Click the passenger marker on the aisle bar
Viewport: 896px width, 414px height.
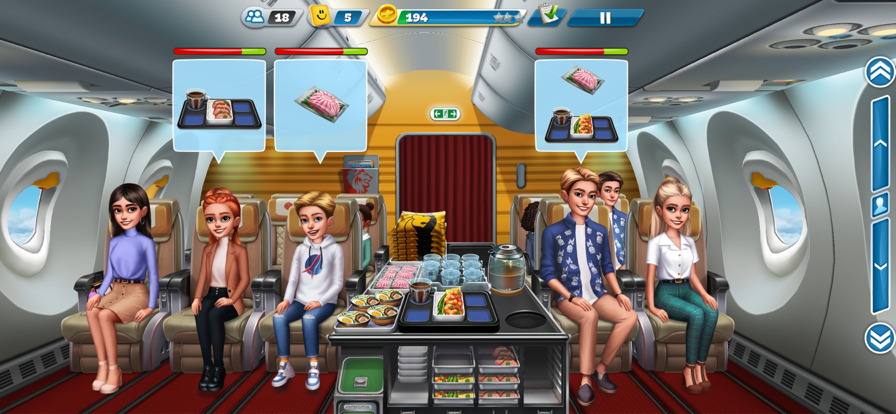tap(880, 205)
